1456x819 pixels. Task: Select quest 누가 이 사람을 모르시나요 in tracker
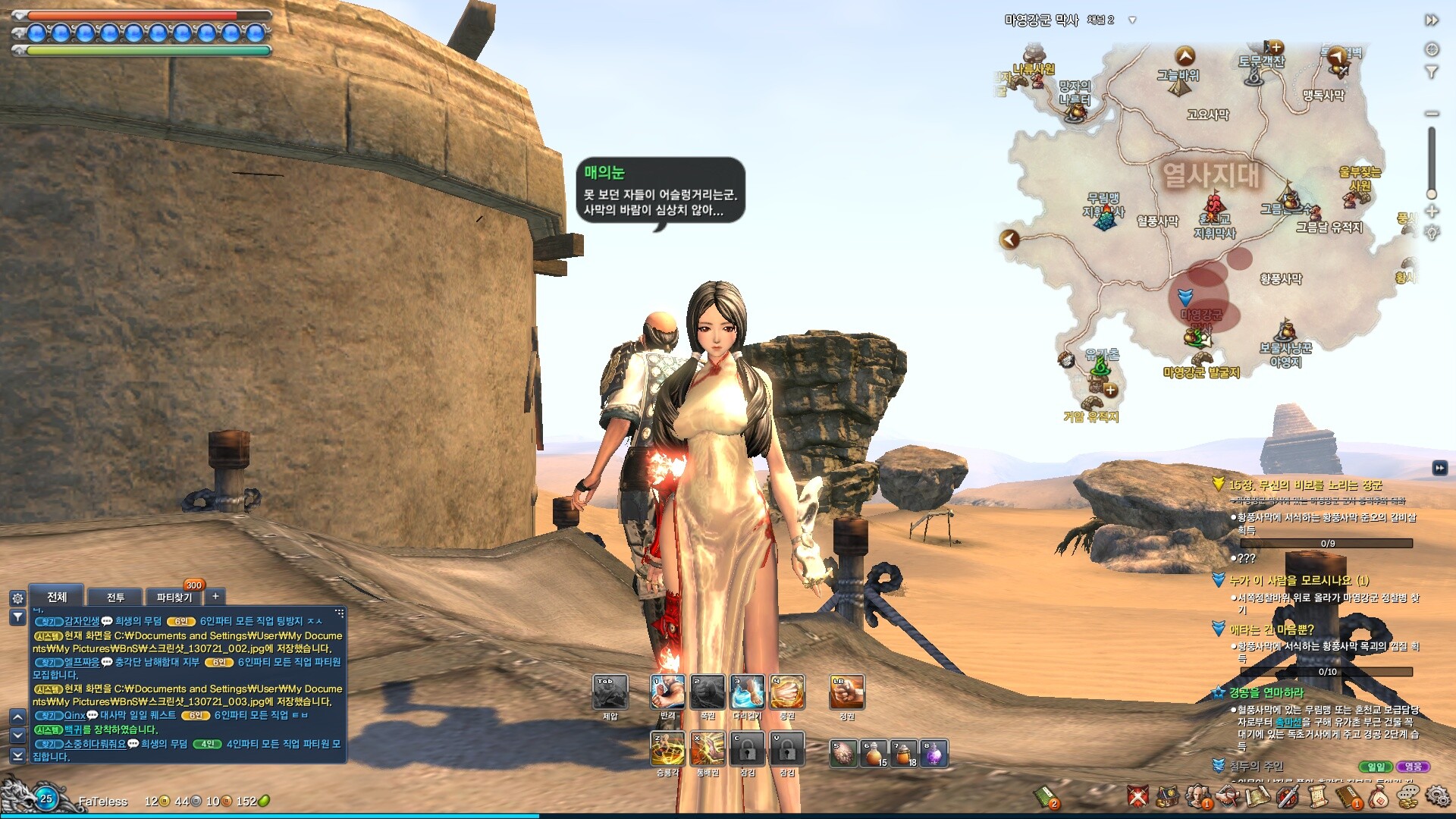(1298, 580)
